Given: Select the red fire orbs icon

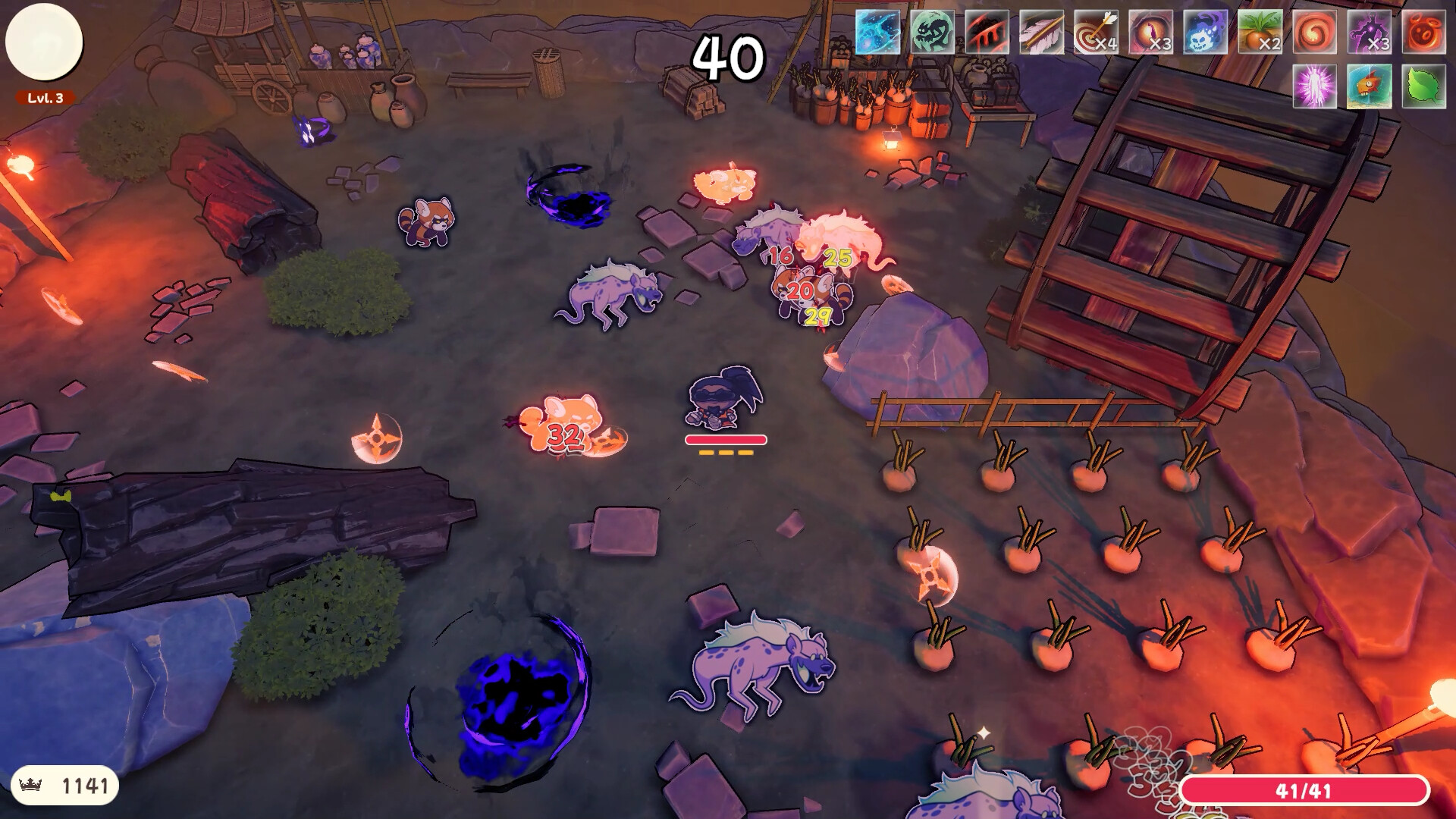Looking at the screenshot, I should [1424, 32].
